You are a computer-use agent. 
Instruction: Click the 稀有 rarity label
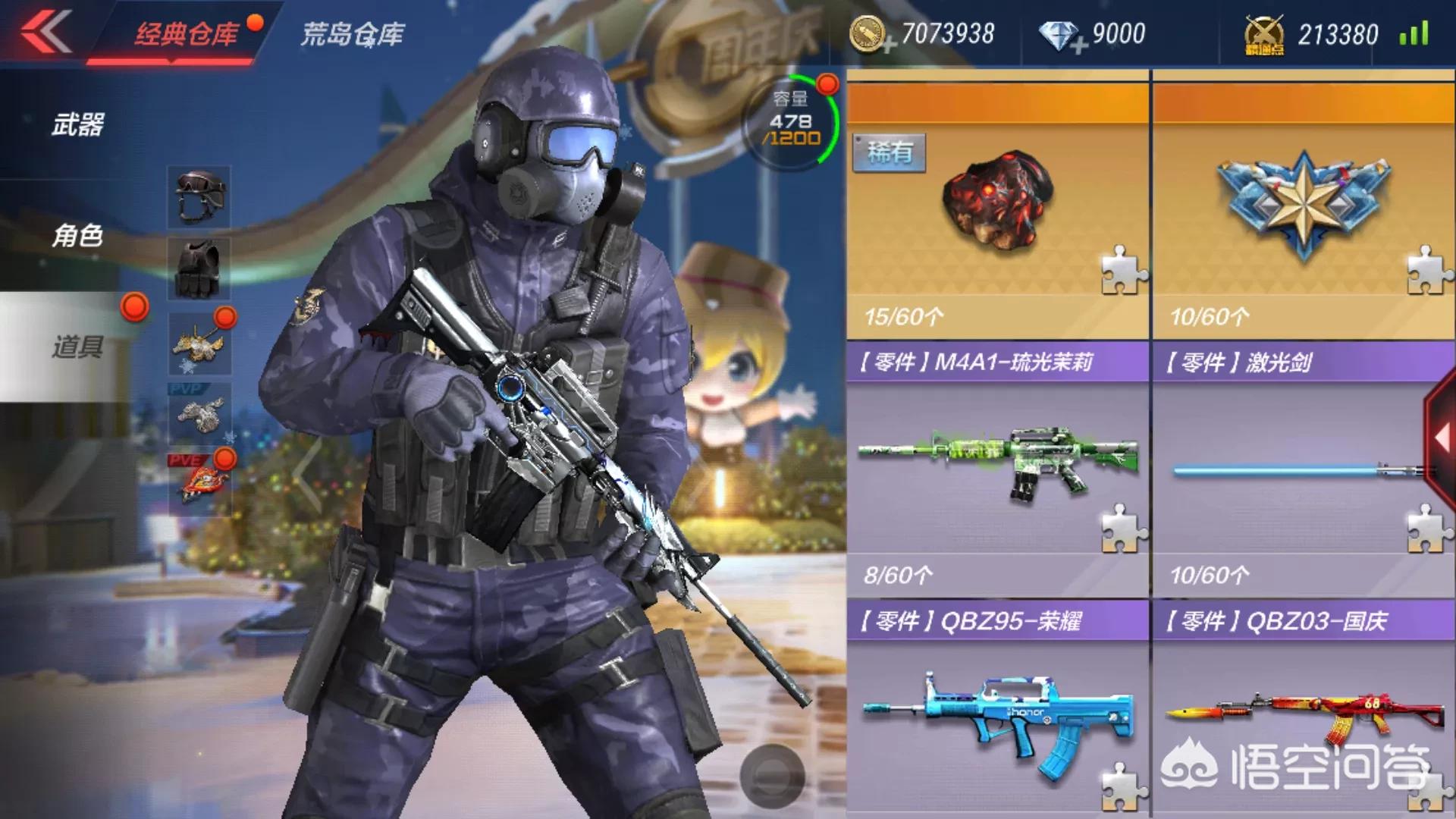[x=890, y=151]
